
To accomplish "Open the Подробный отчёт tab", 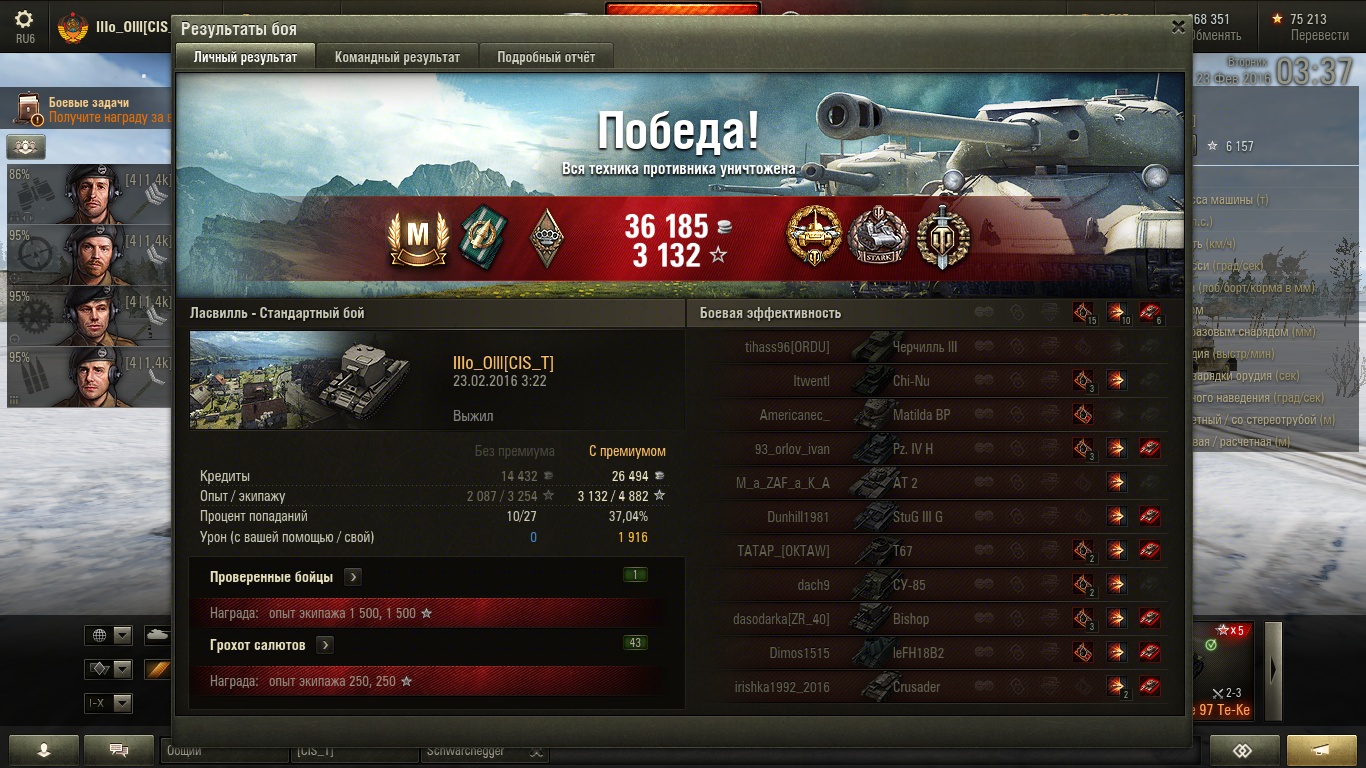I will pos(546,57).
